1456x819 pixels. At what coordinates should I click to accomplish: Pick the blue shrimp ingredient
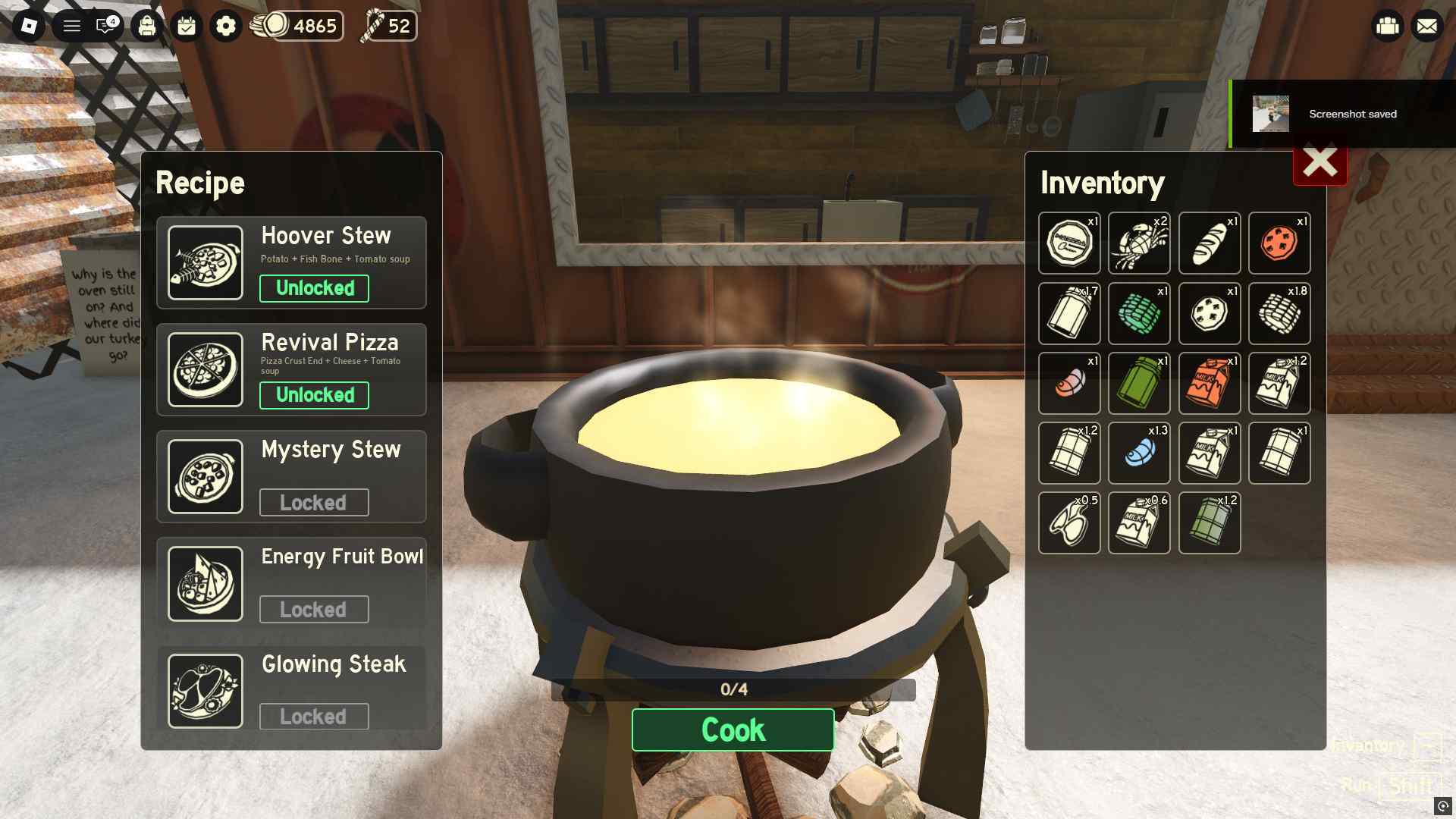(x=1139, y=453)
